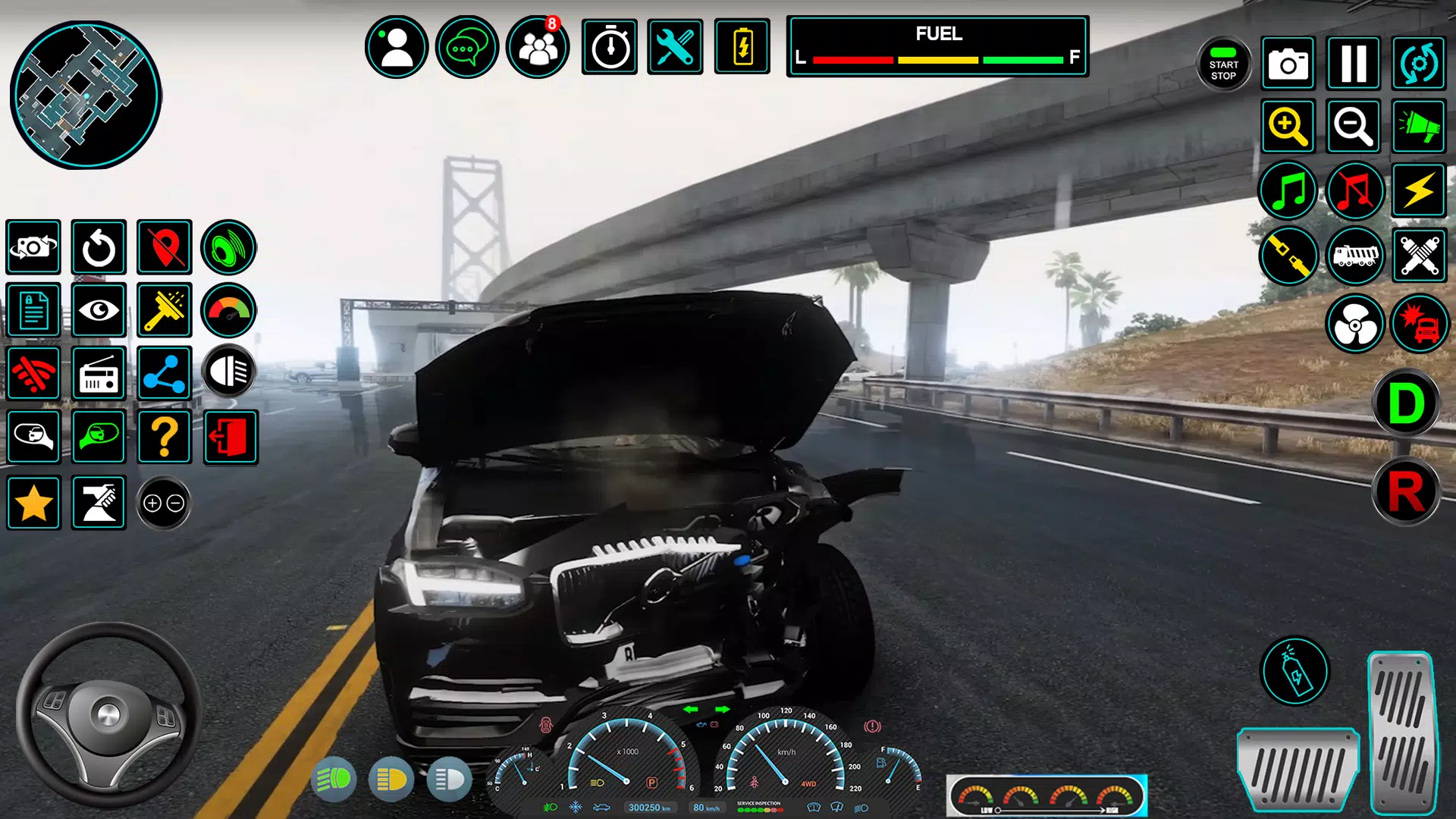Screen dimensions: 1456x819
Task: Mute music with the crossed red note
Action: tap(1354, 190)
